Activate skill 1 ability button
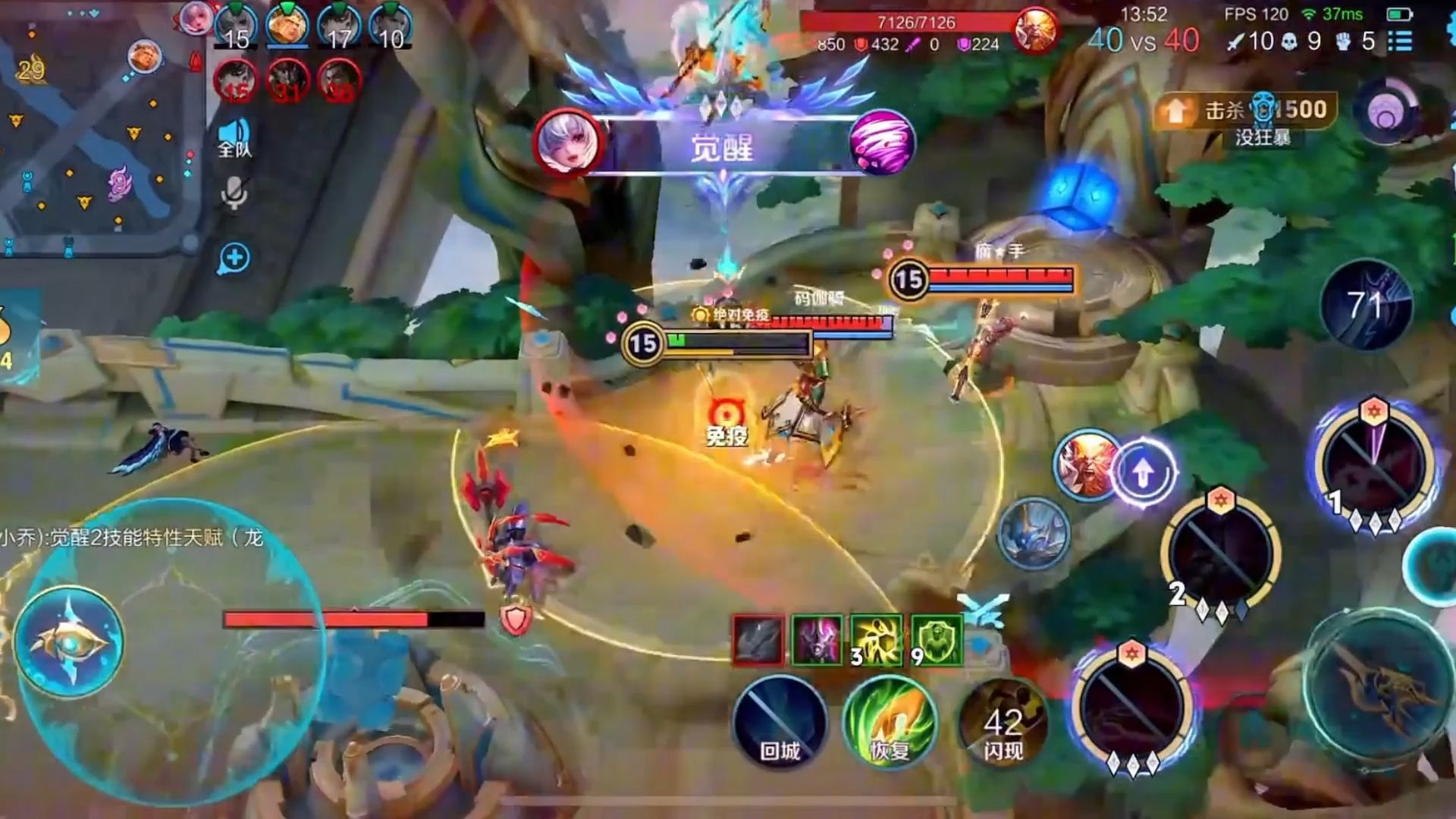 click(1373, 464)
